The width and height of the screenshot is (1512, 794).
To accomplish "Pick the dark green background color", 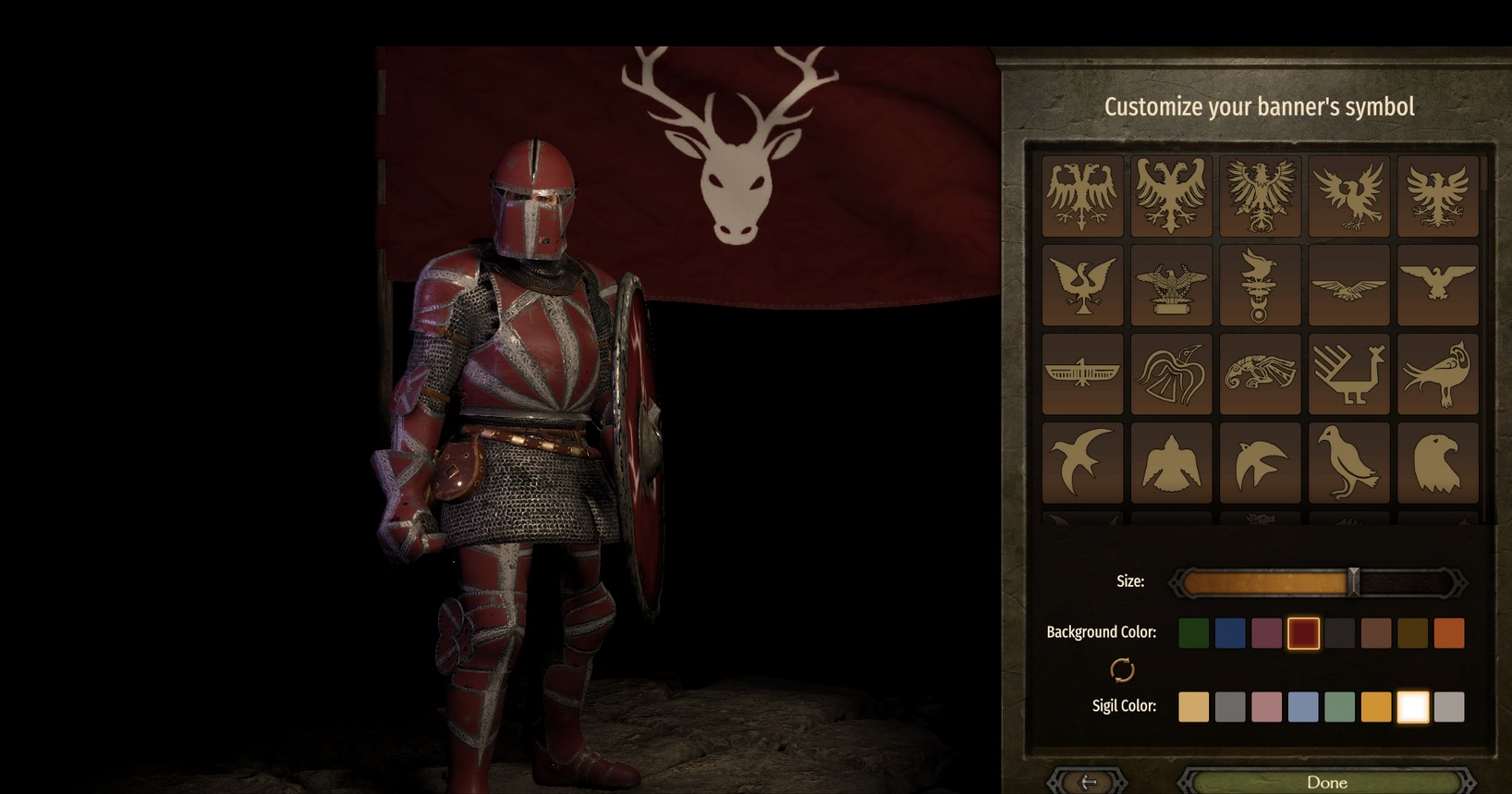I will (1193, 633).
